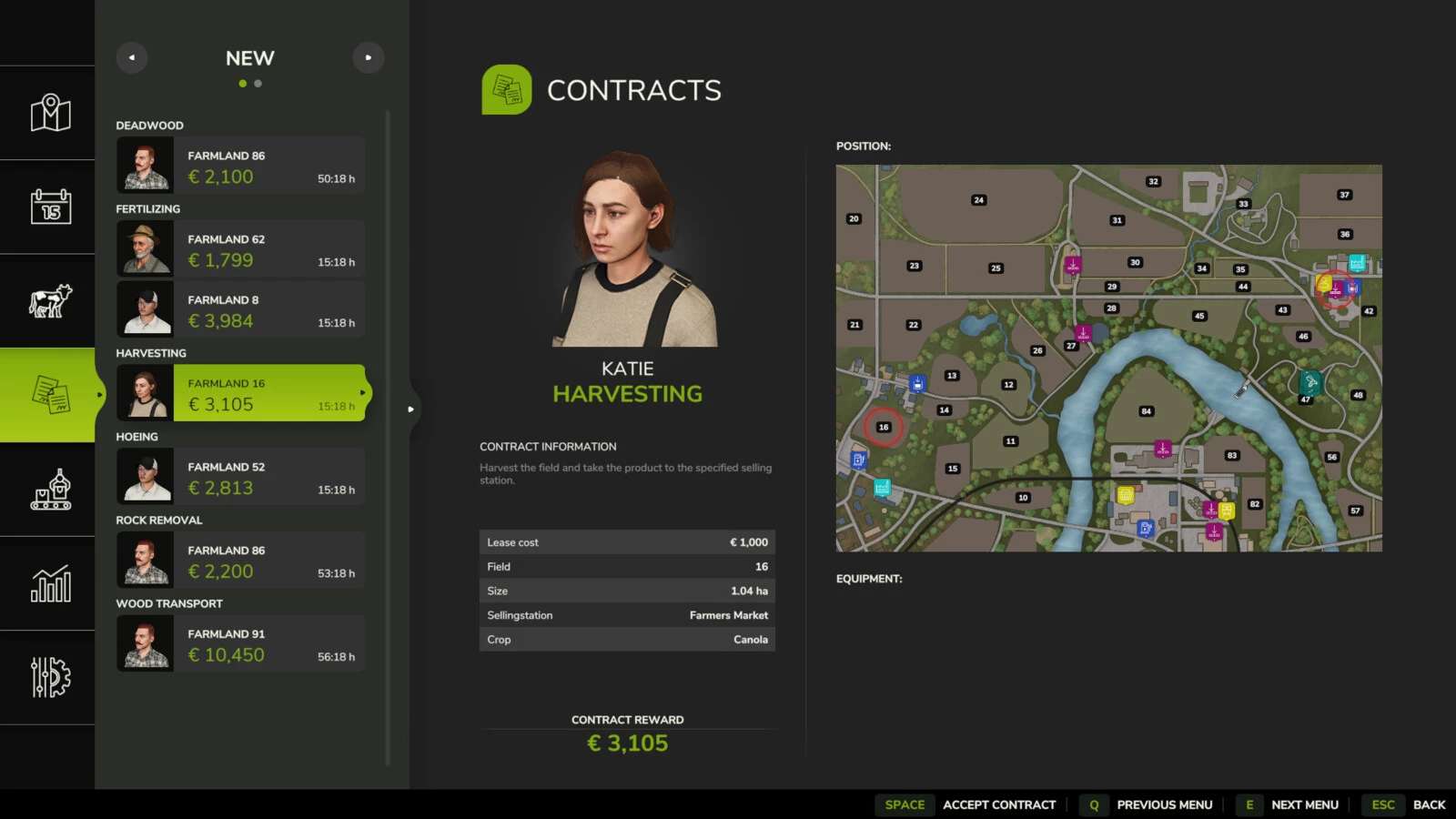Go to Previous Menu
This screenshot has height=819, width=1456.
(1164, 805)
